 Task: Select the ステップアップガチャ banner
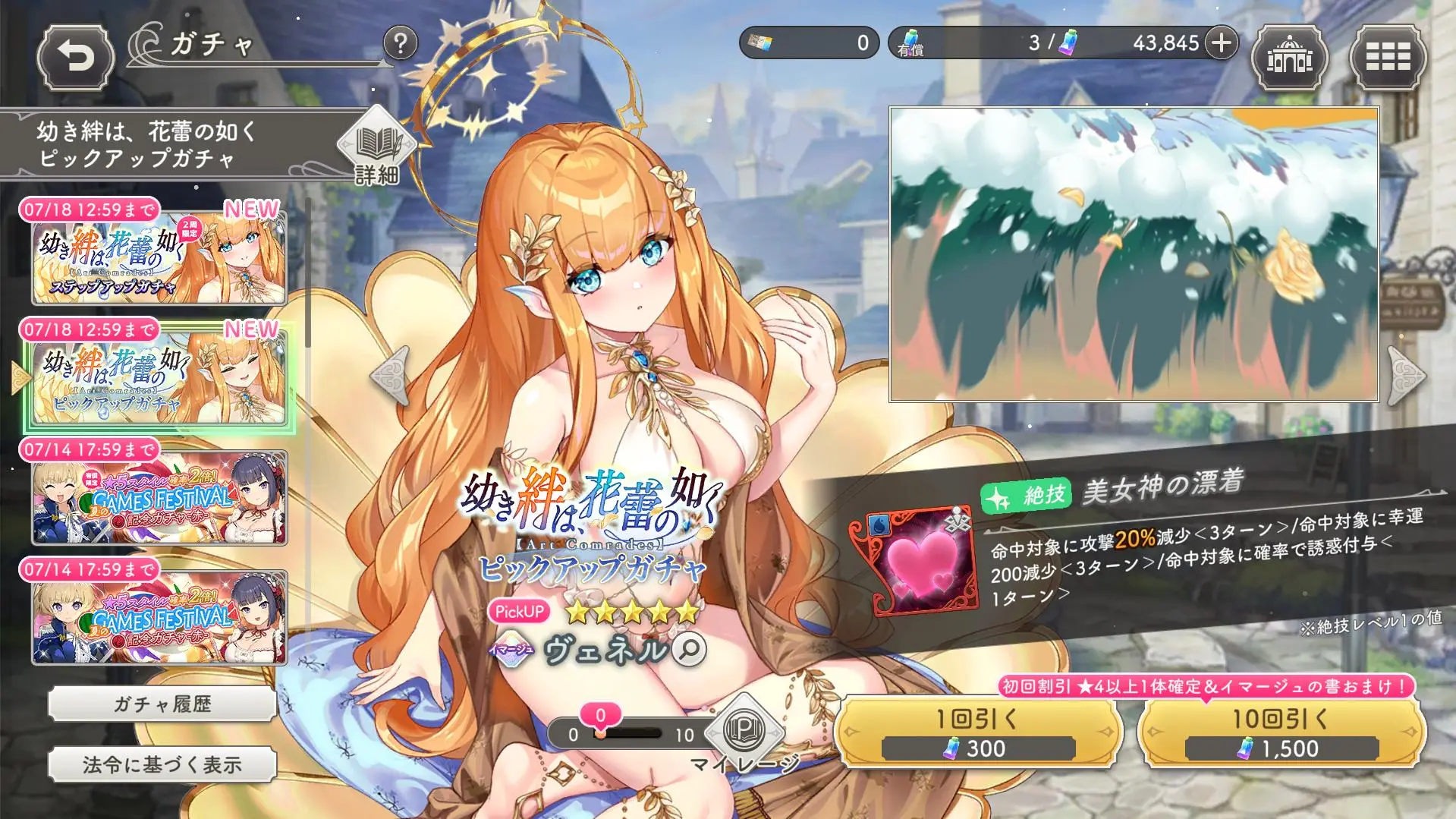(x=159, y=258)
